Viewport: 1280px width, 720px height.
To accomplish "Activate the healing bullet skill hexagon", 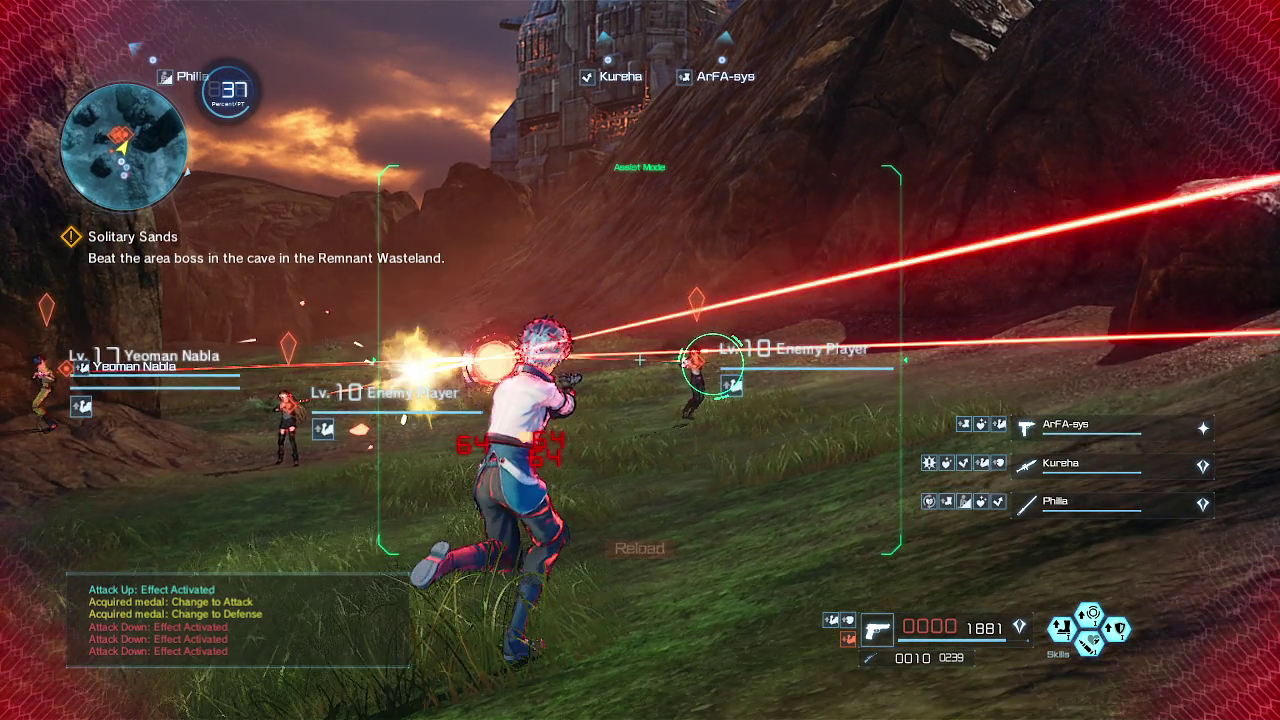I will coord(1089,642).
